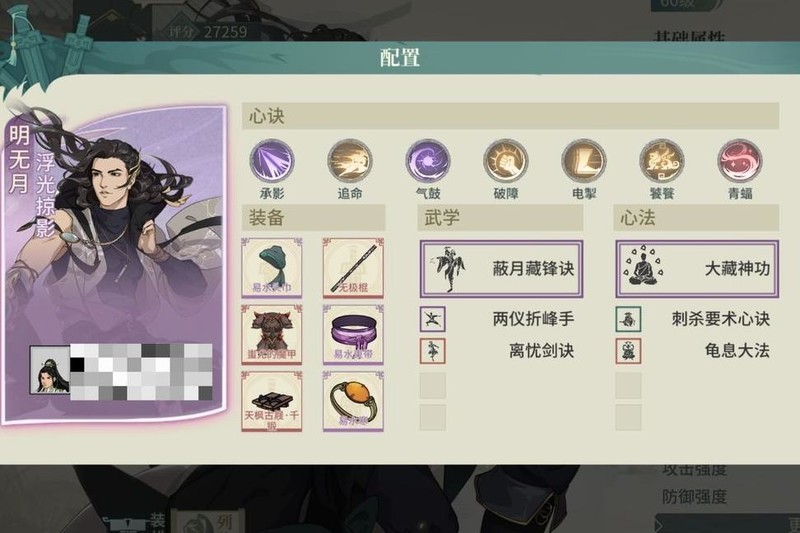Open the main martial art 蔽月藏锋诀
800x533 pixels.
point(501,268)
